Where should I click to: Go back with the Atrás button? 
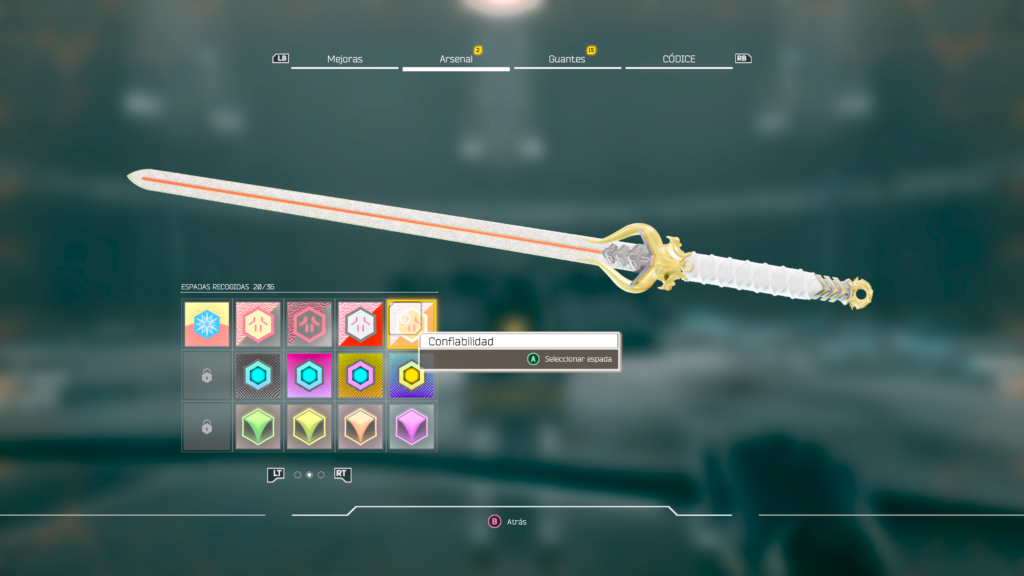click(508, 522)
